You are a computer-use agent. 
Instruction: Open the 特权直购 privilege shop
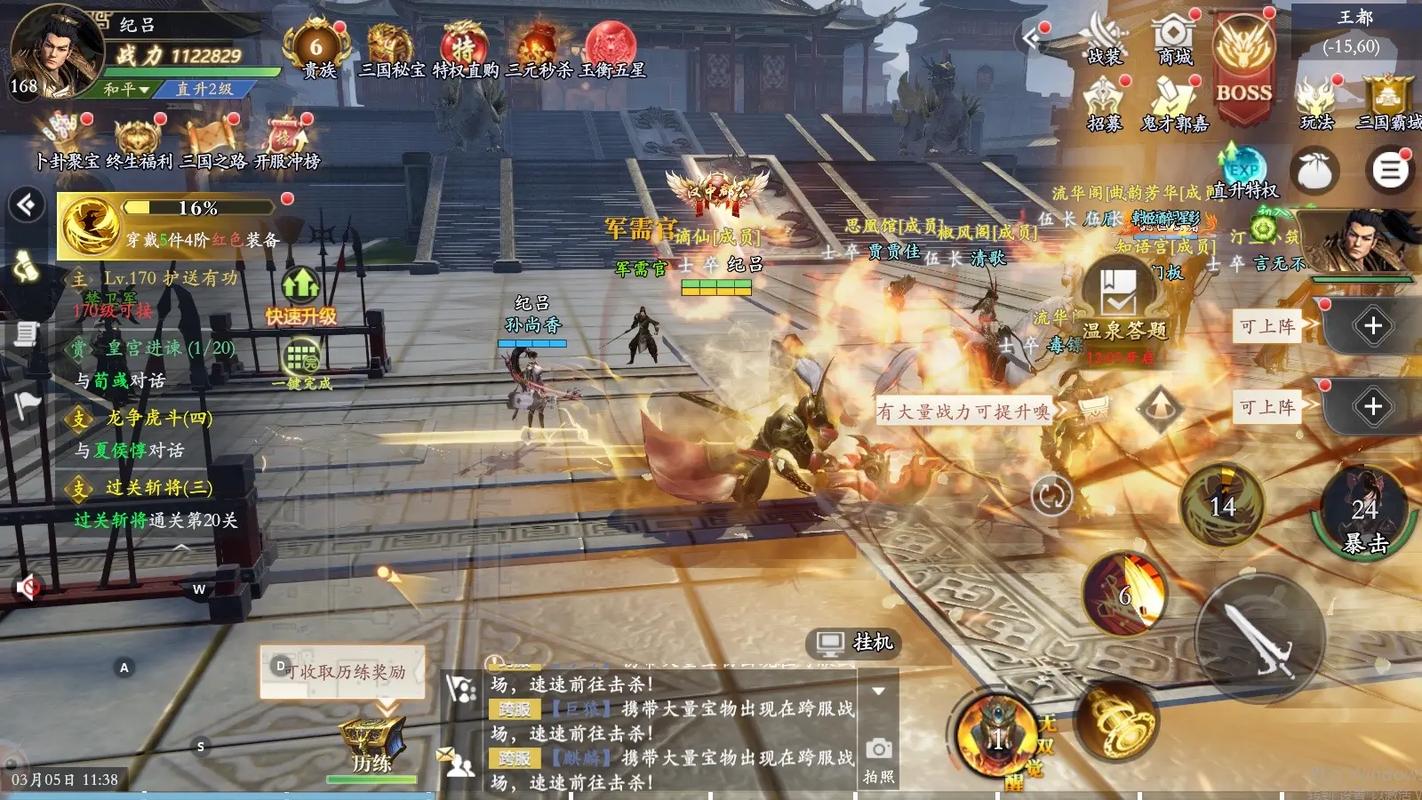pos(465,46)
